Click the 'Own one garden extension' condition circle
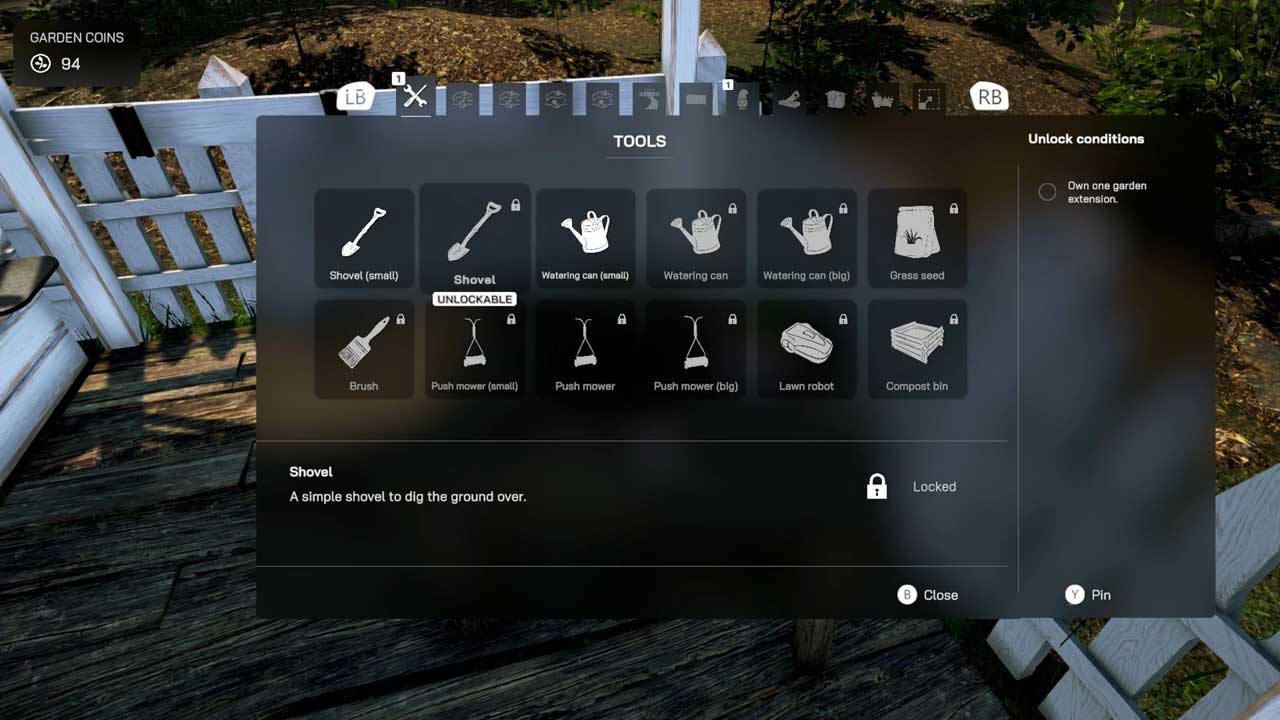 tap(1047, 192)
